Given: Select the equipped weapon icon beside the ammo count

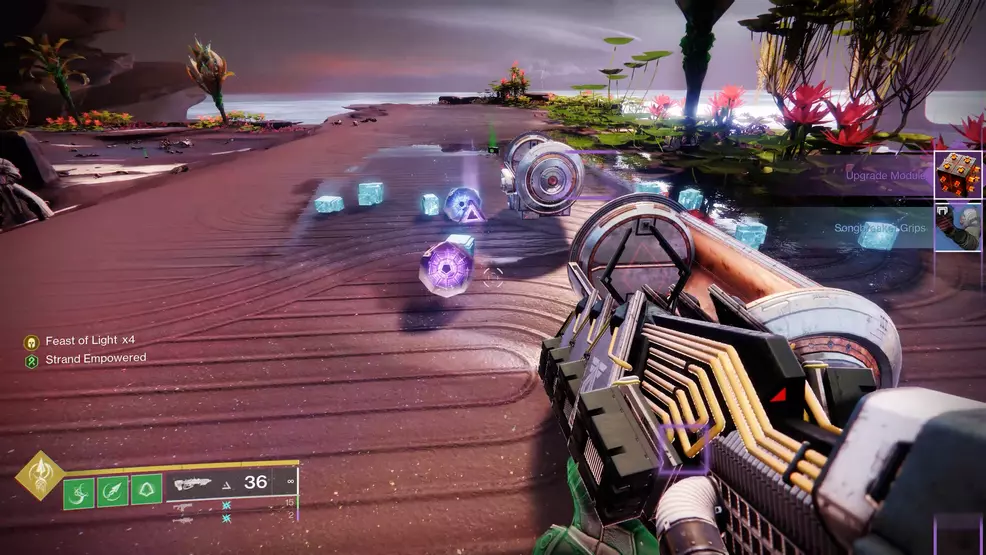Looking at the screenshot, I should point(196,484).
